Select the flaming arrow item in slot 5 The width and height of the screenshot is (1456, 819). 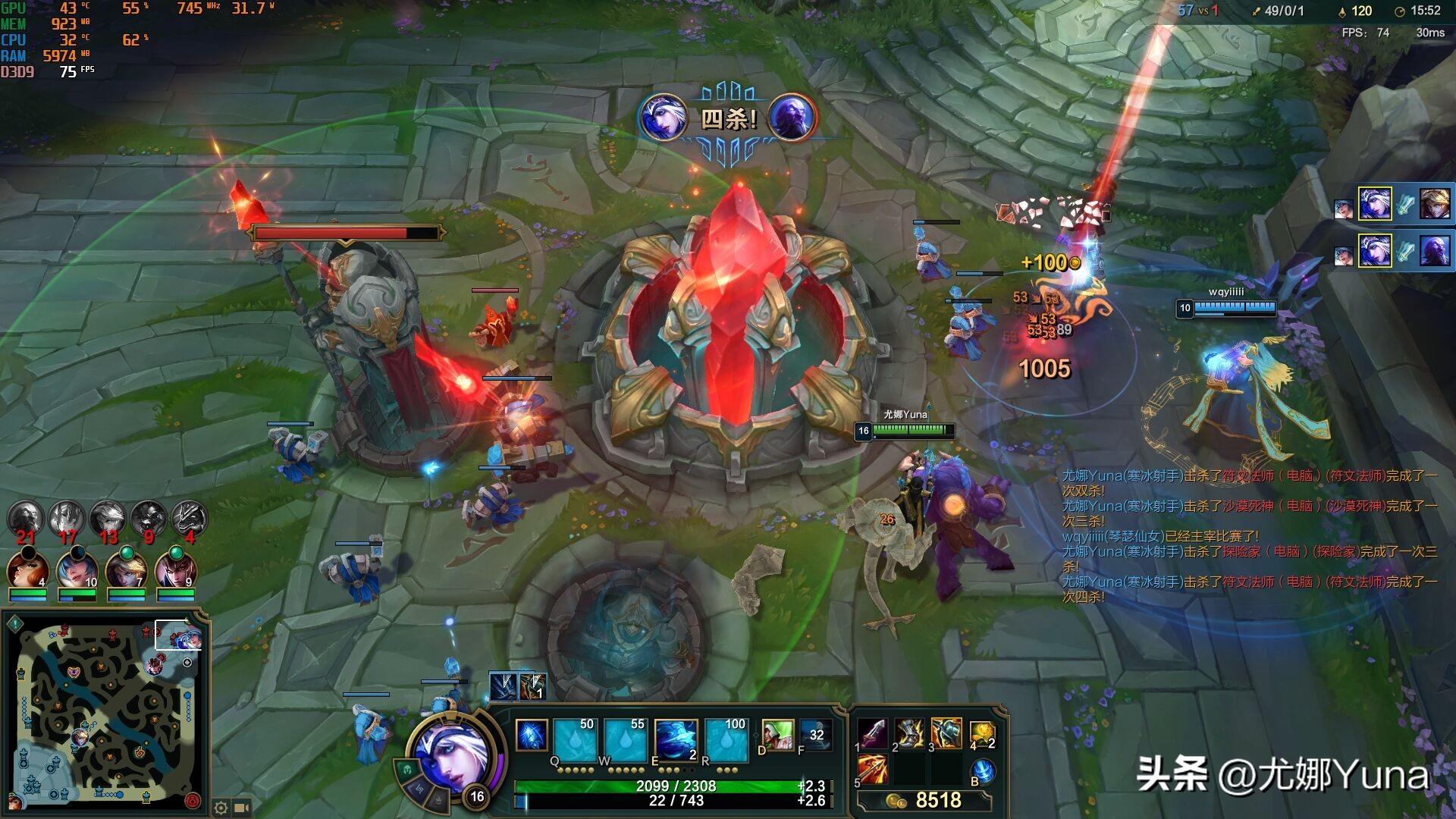point(874,770)
